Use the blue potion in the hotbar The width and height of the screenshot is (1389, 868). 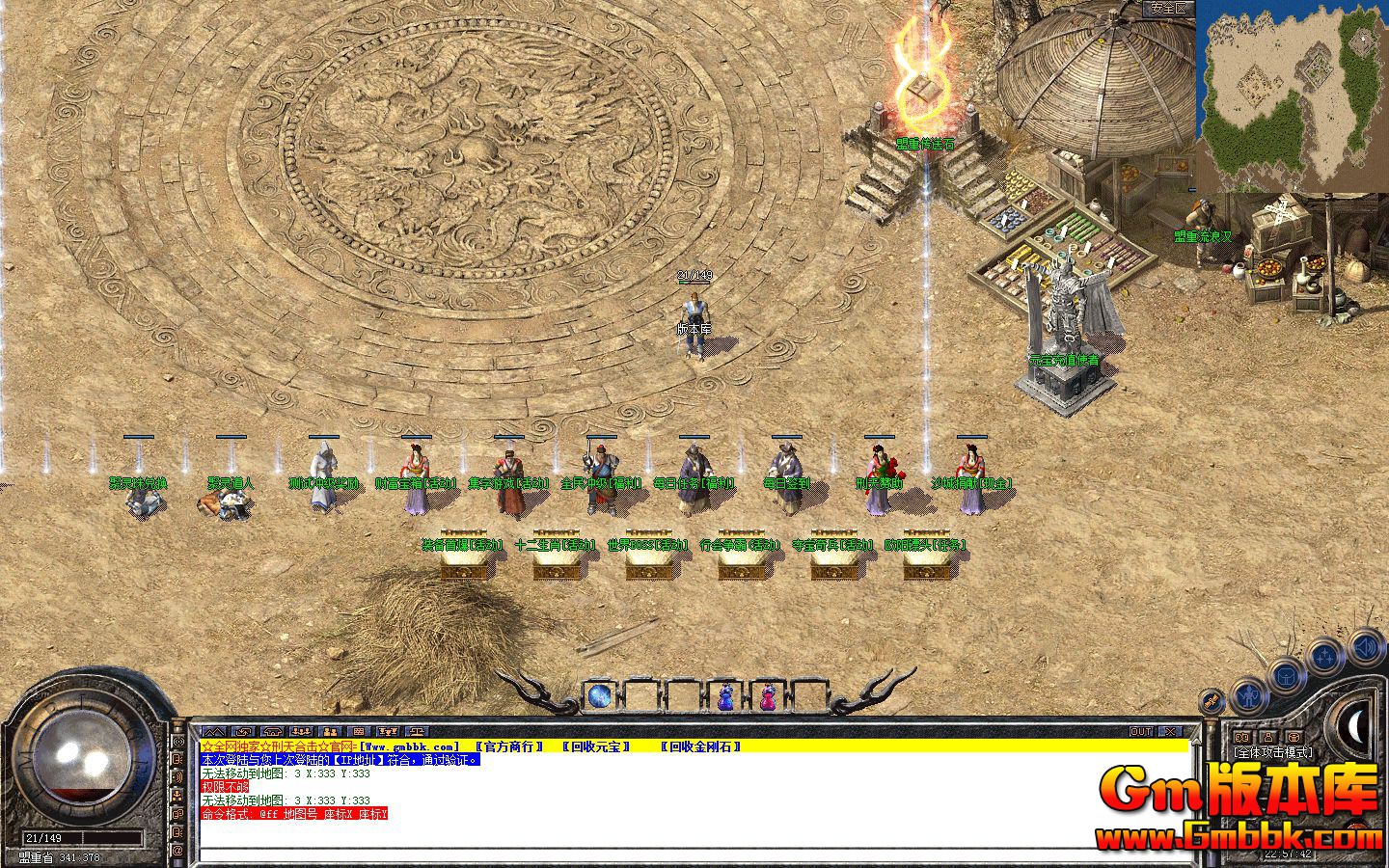click(725, 695)
